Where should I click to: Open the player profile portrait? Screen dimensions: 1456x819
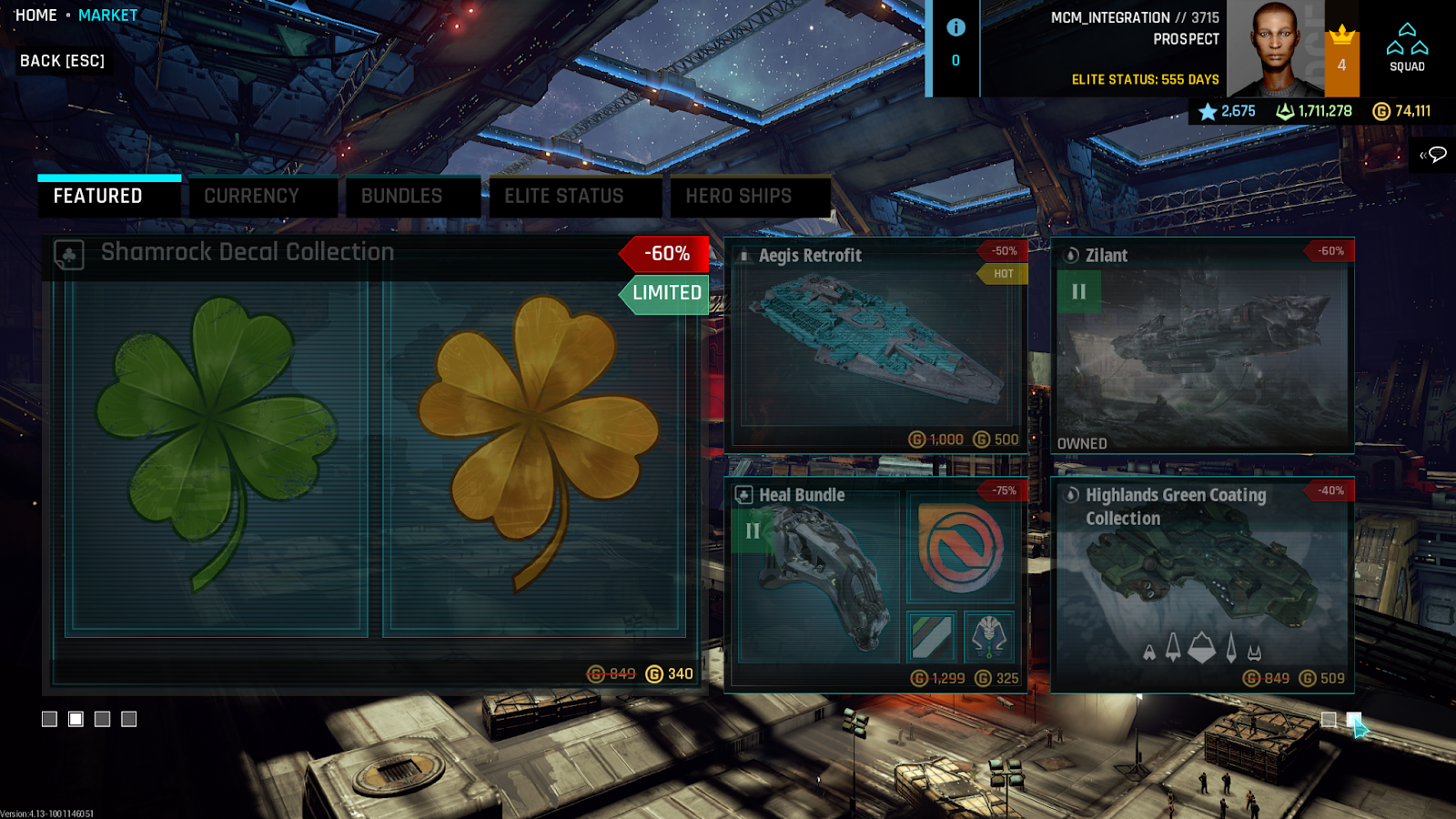(1275, 48)
